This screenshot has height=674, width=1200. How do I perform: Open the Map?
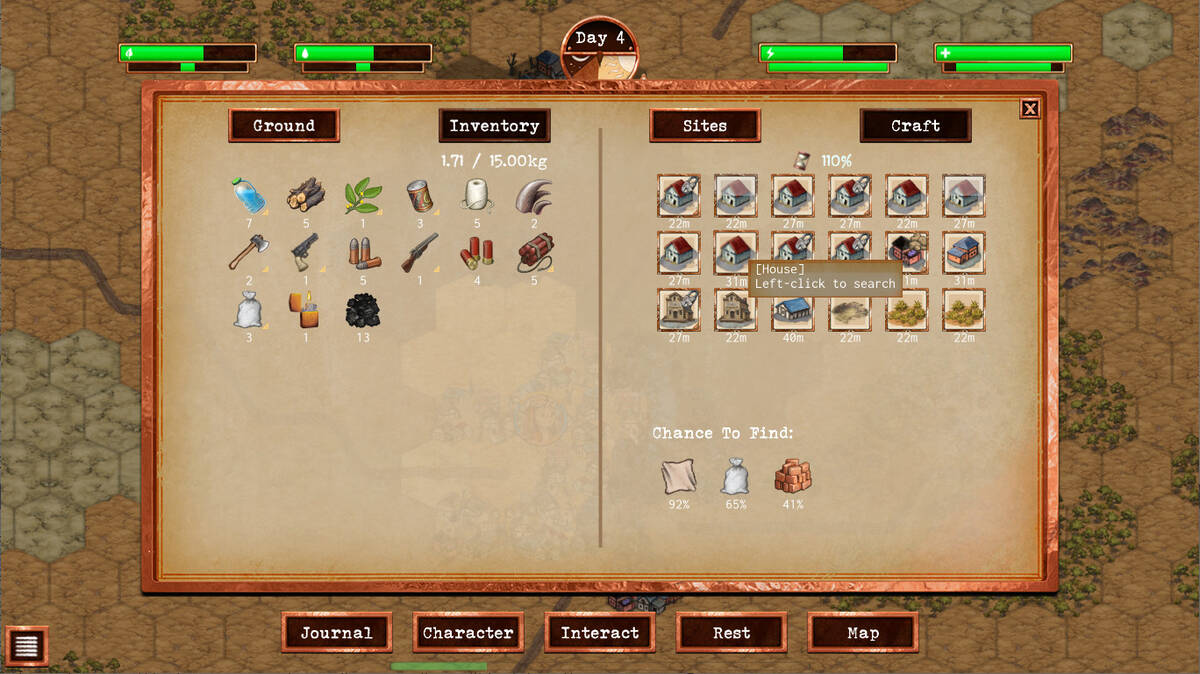click(863, 633)
